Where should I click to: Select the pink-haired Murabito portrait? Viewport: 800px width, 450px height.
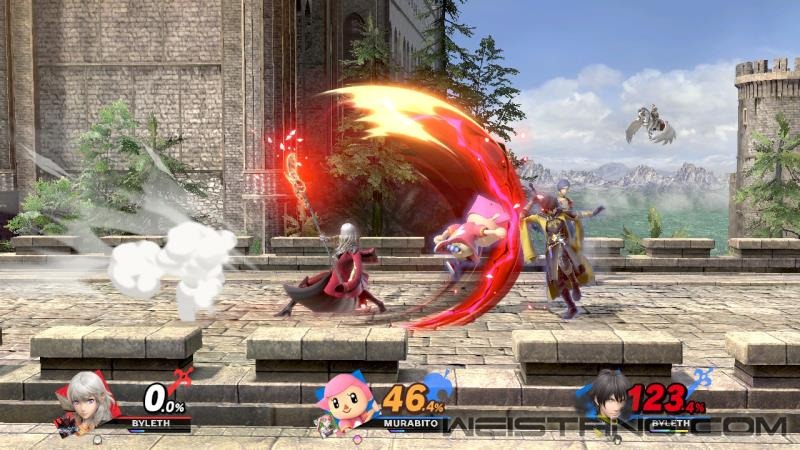point(345,405)
